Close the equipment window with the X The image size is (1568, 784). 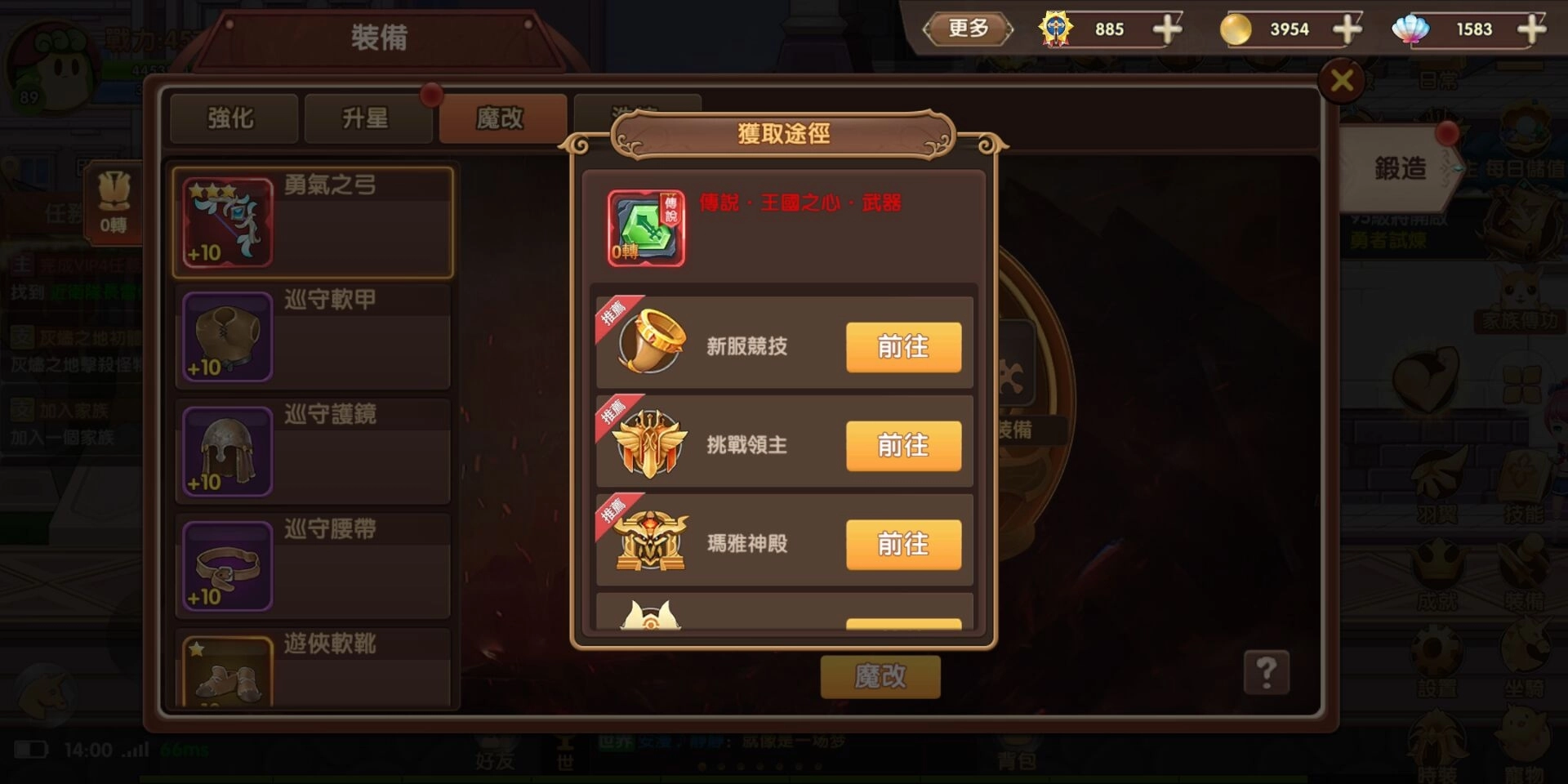coord(1342,80)
